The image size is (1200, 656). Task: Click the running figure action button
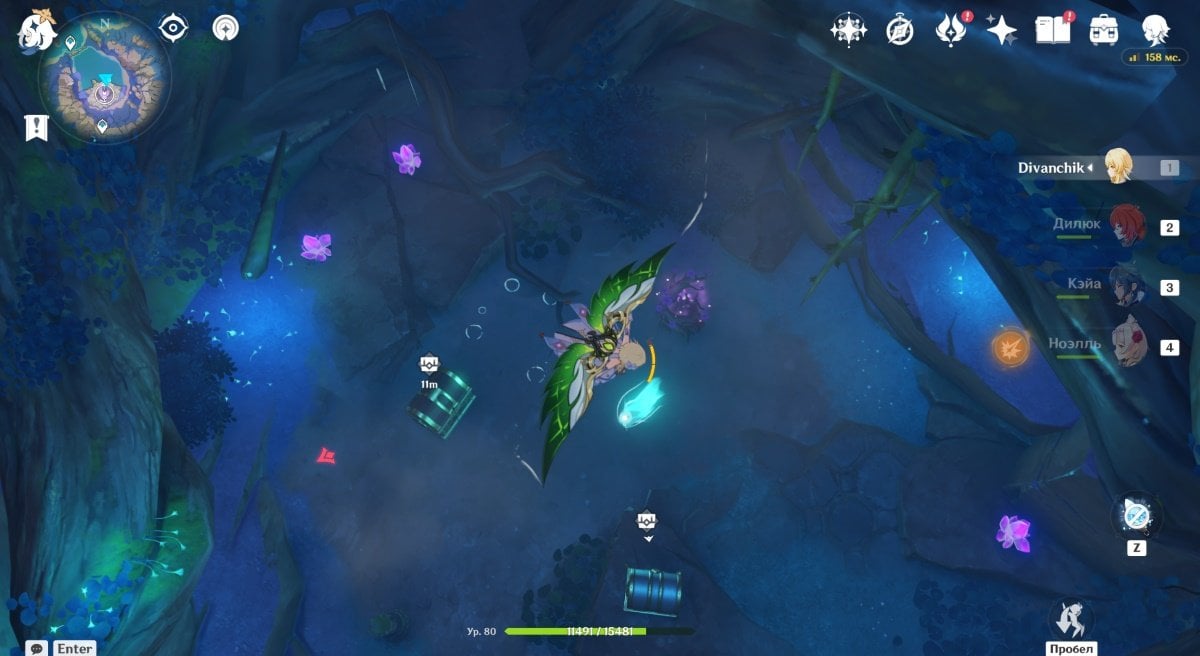point(1070,618)
